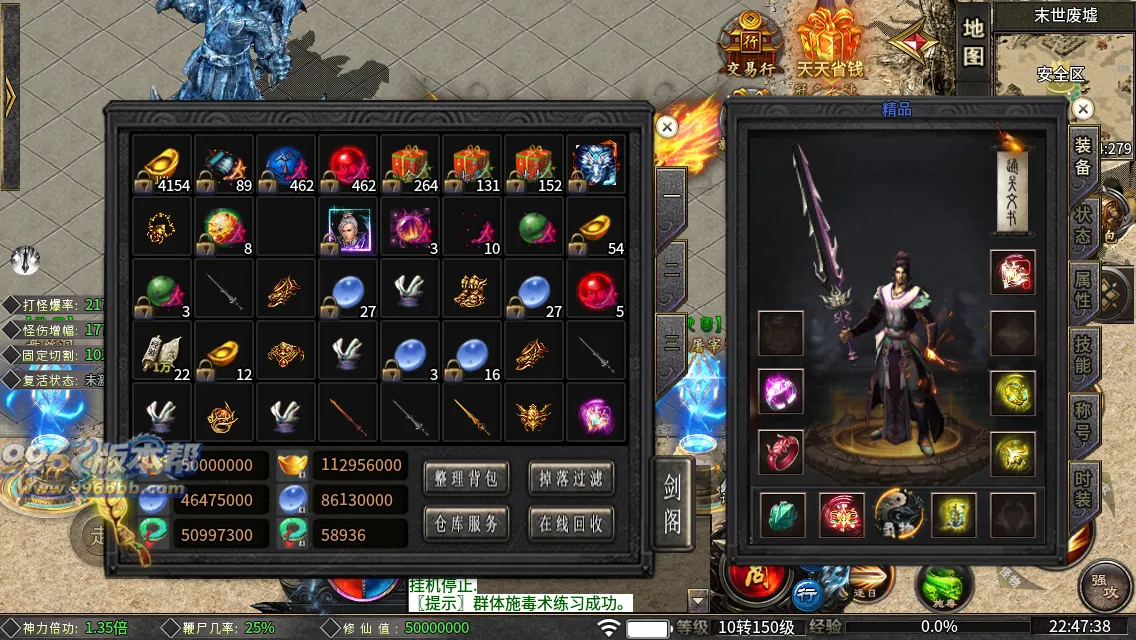Click the equipped purple ring slot
Viewport: 1136px width, 640px height.
coord(781,391)
